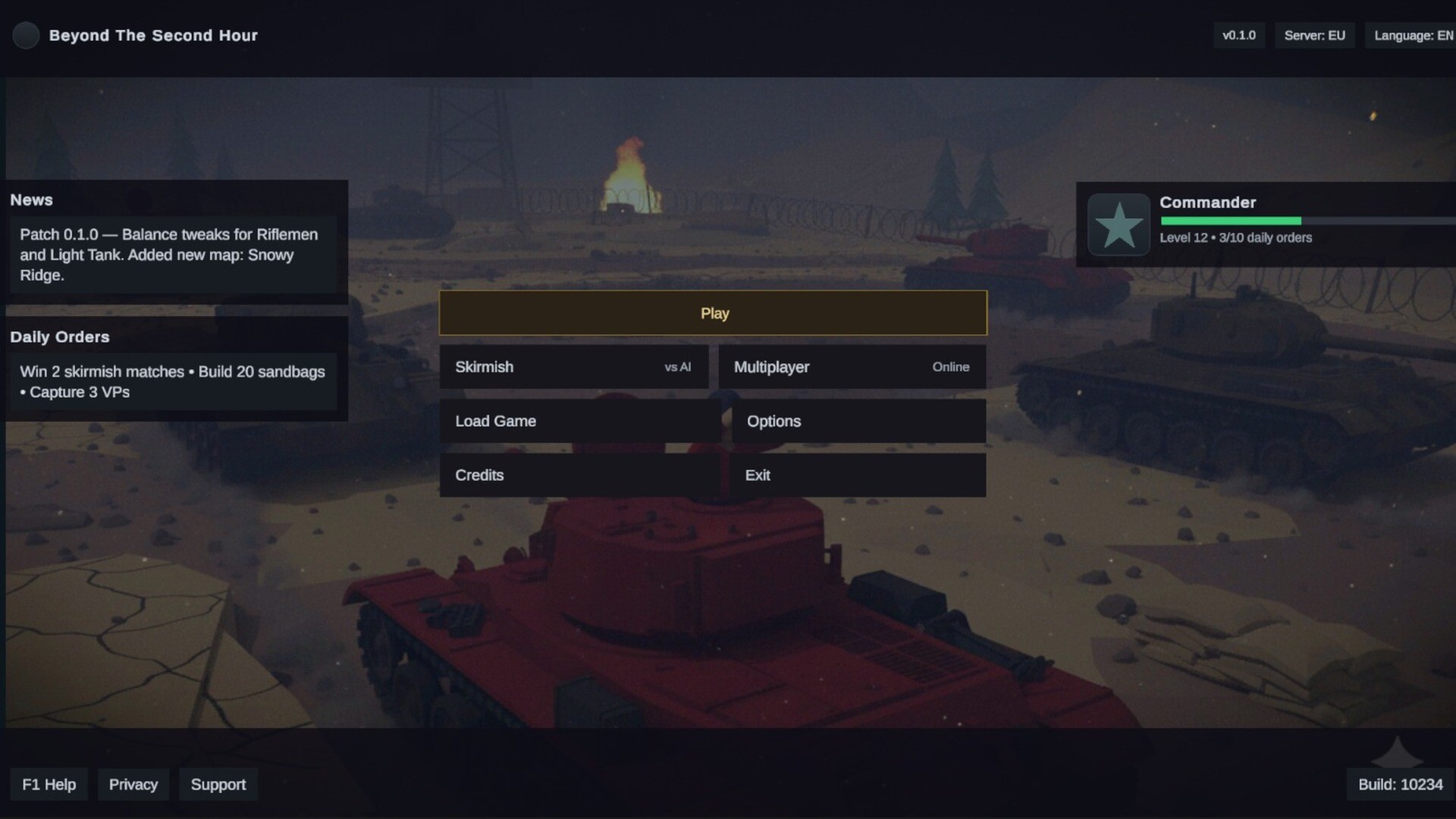Toggle the vs AI mode label
Viewport: 1456px width, 819px height.
click(x=676, y=367)
